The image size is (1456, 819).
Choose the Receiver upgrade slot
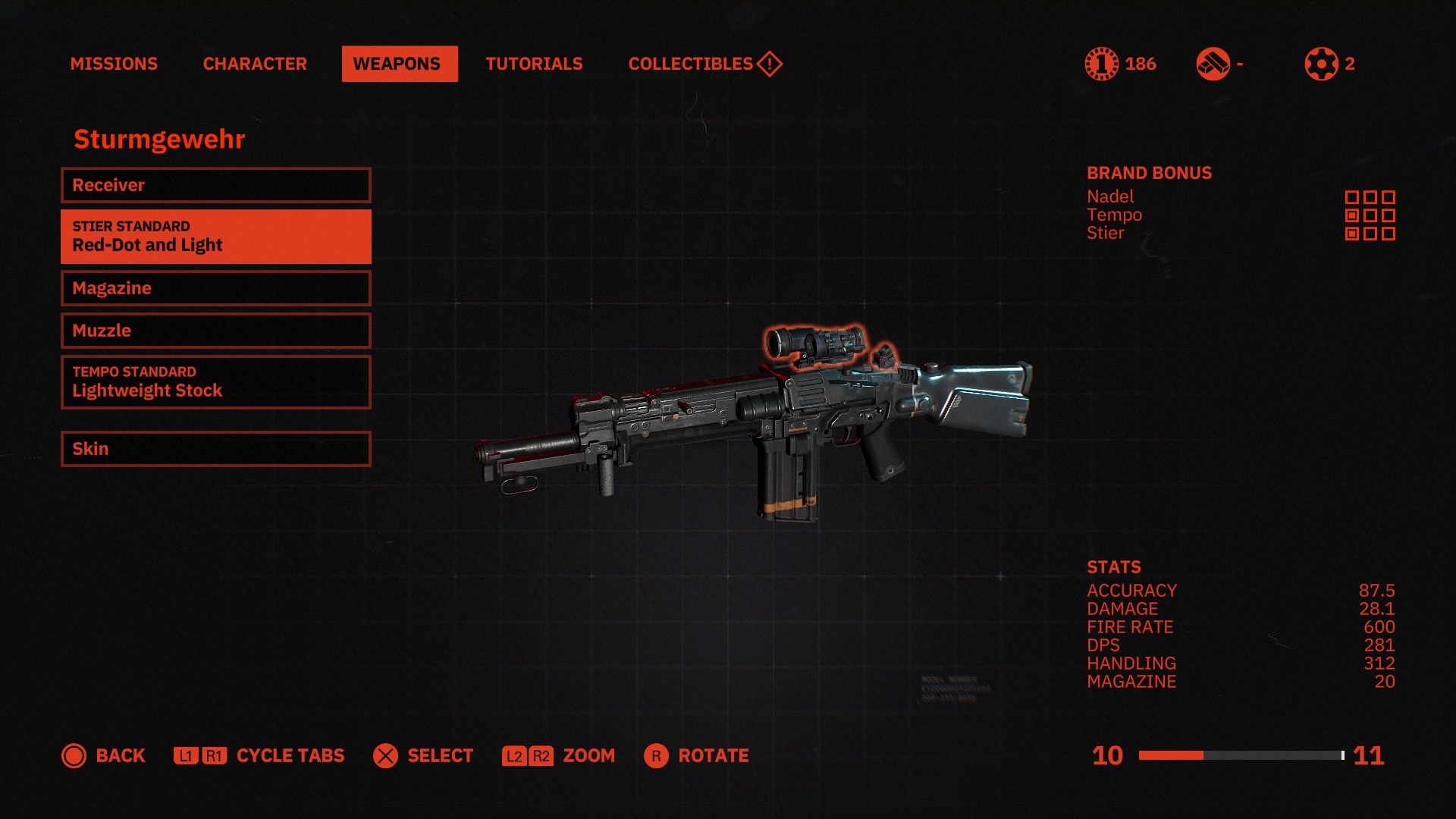click(215, 185)
